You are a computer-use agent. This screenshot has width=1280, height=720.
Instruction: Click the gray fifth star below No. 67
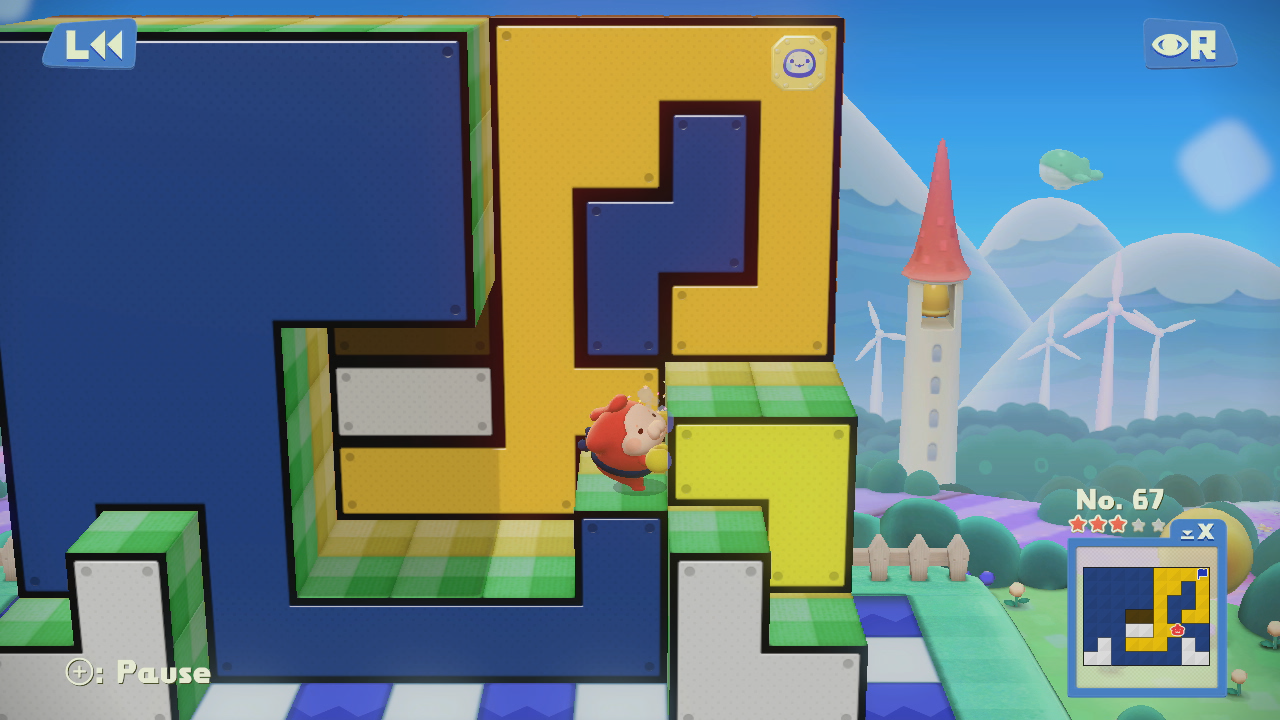pos(1158,524)
